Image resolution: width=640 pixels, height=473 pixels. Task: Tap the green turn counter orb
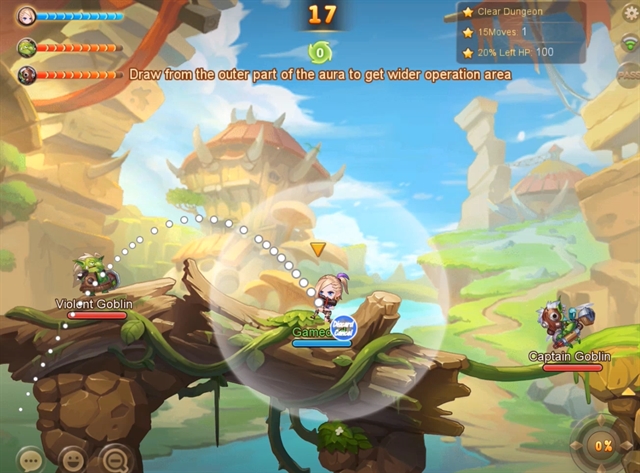320,52
